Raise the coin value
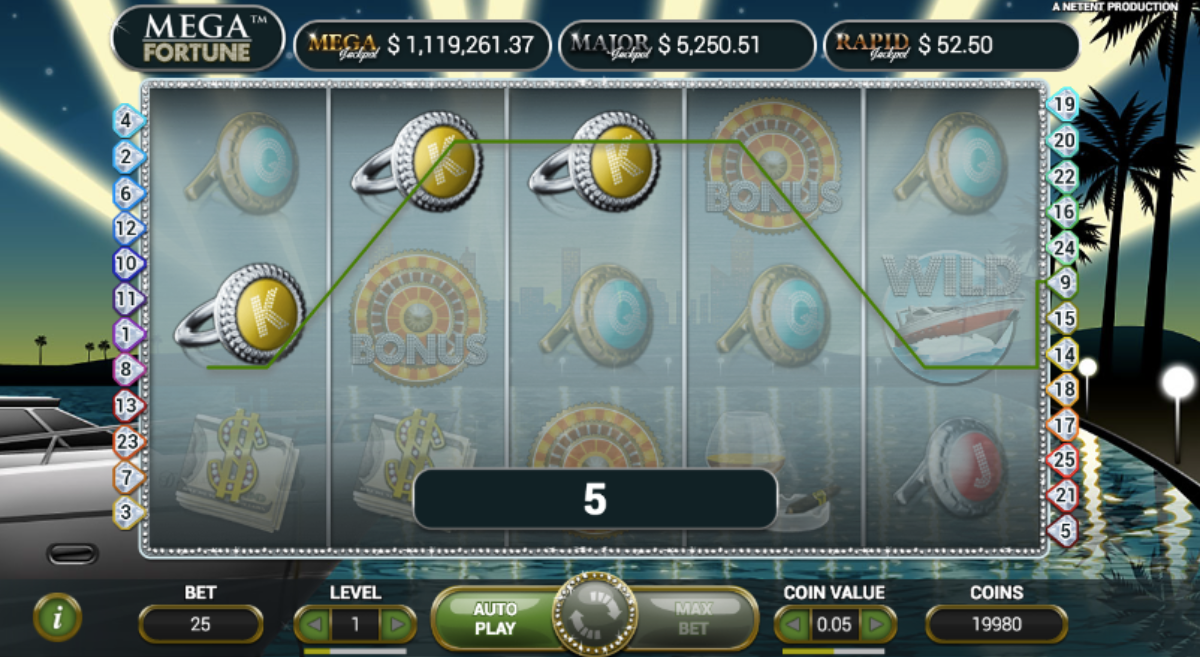 pyautogui.click(x=876, y=625)
